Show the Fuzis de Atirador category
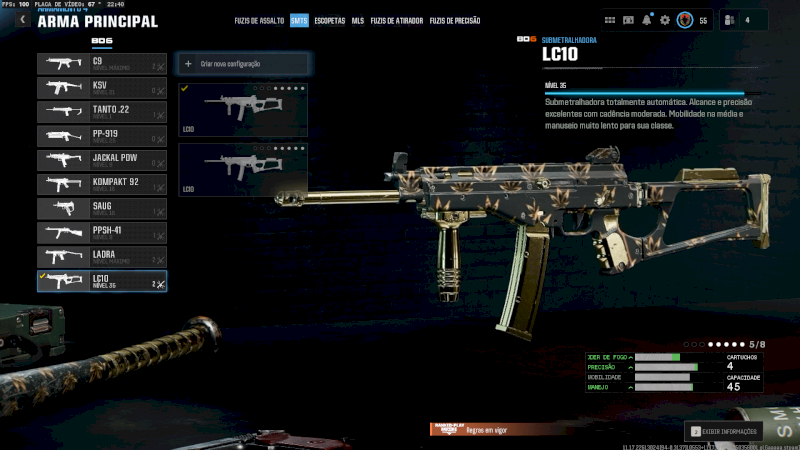This screenshot has width=800, height=450. point(397,20)
